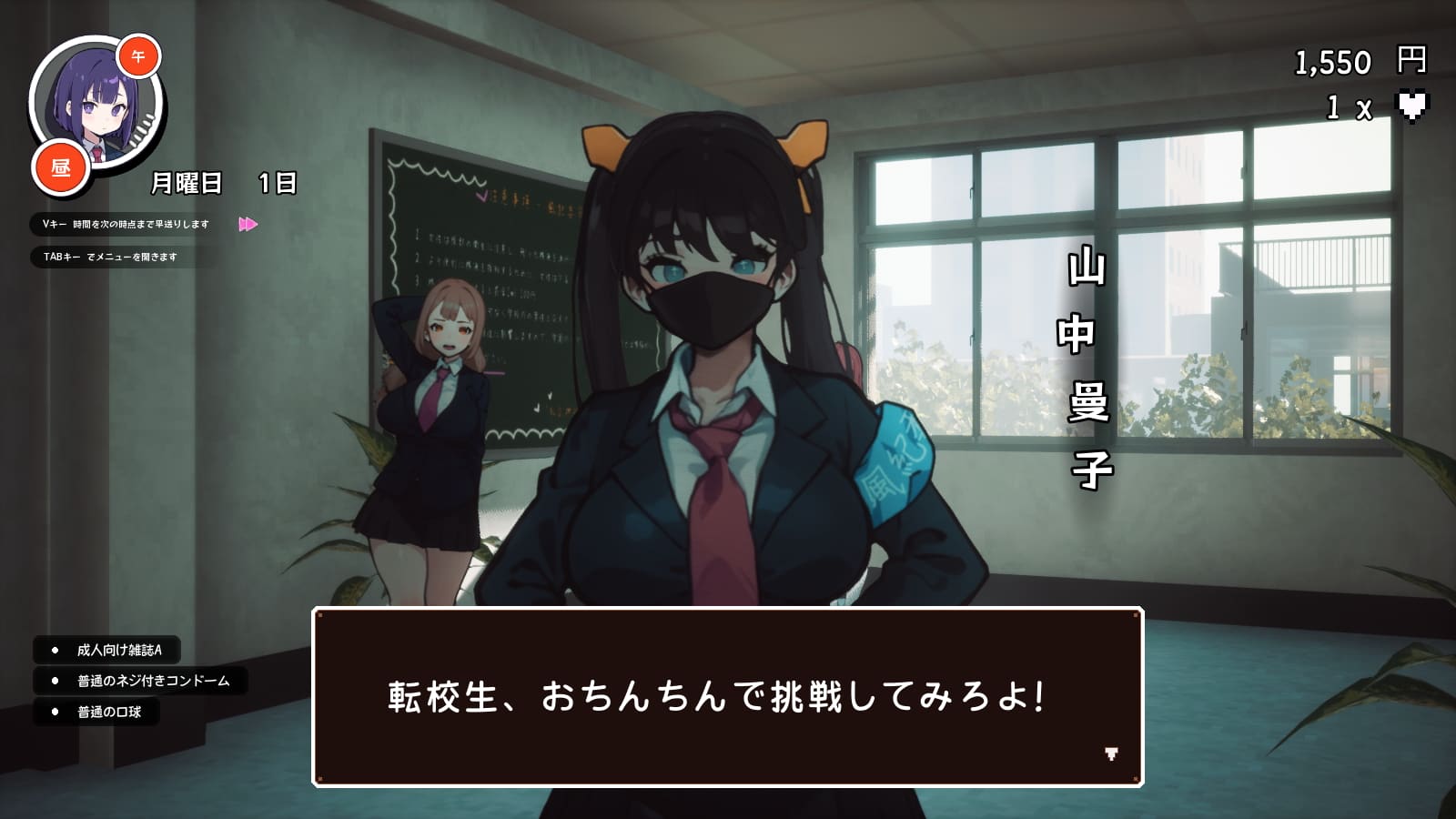The width and height of the screenshot is (1456, 819).
Task: Click the 山中曼子 character name label
Action: click(1088, 364)
